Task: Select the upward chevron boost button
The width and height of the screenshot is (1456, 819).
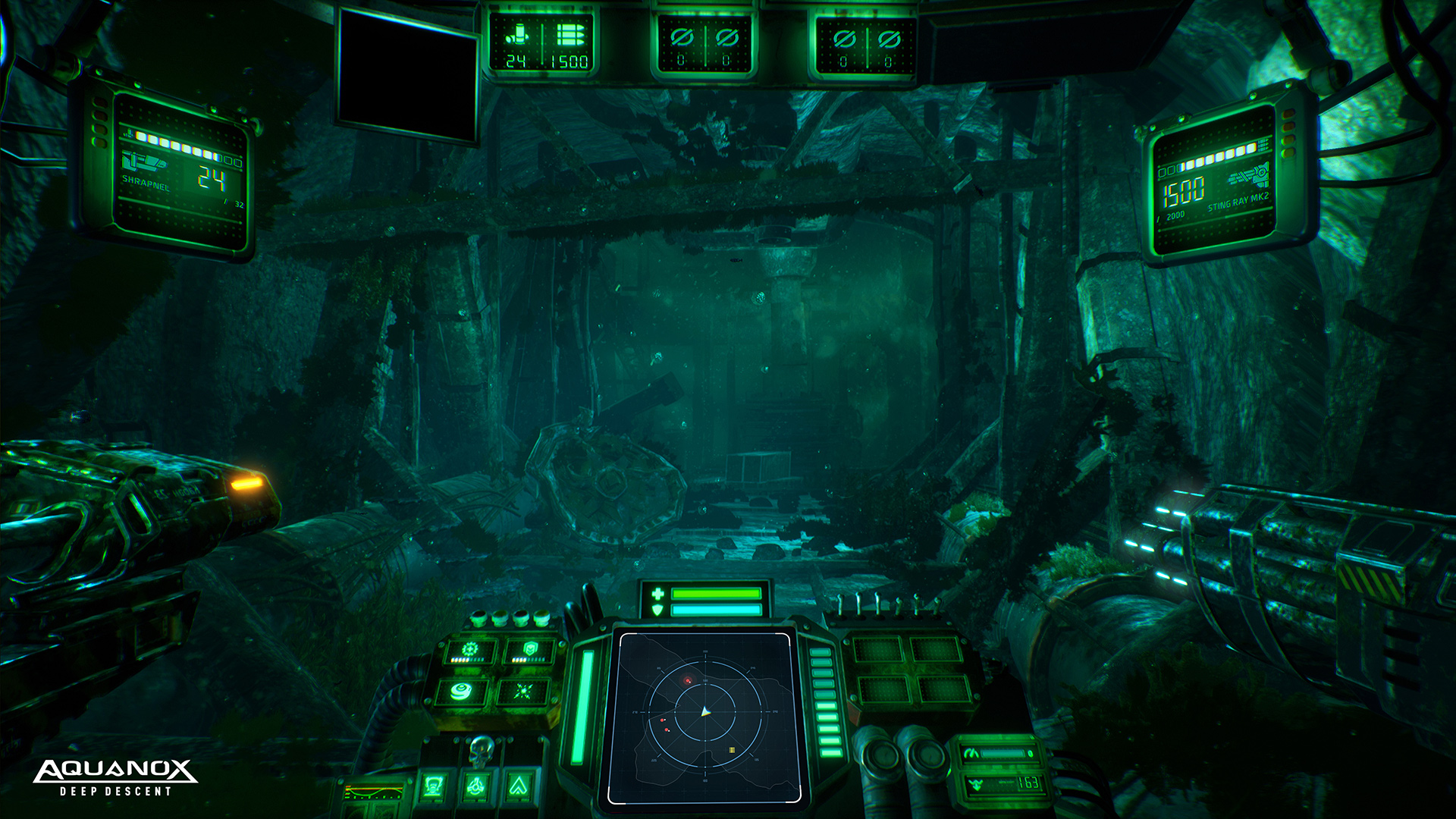Action: pos(518,786)
